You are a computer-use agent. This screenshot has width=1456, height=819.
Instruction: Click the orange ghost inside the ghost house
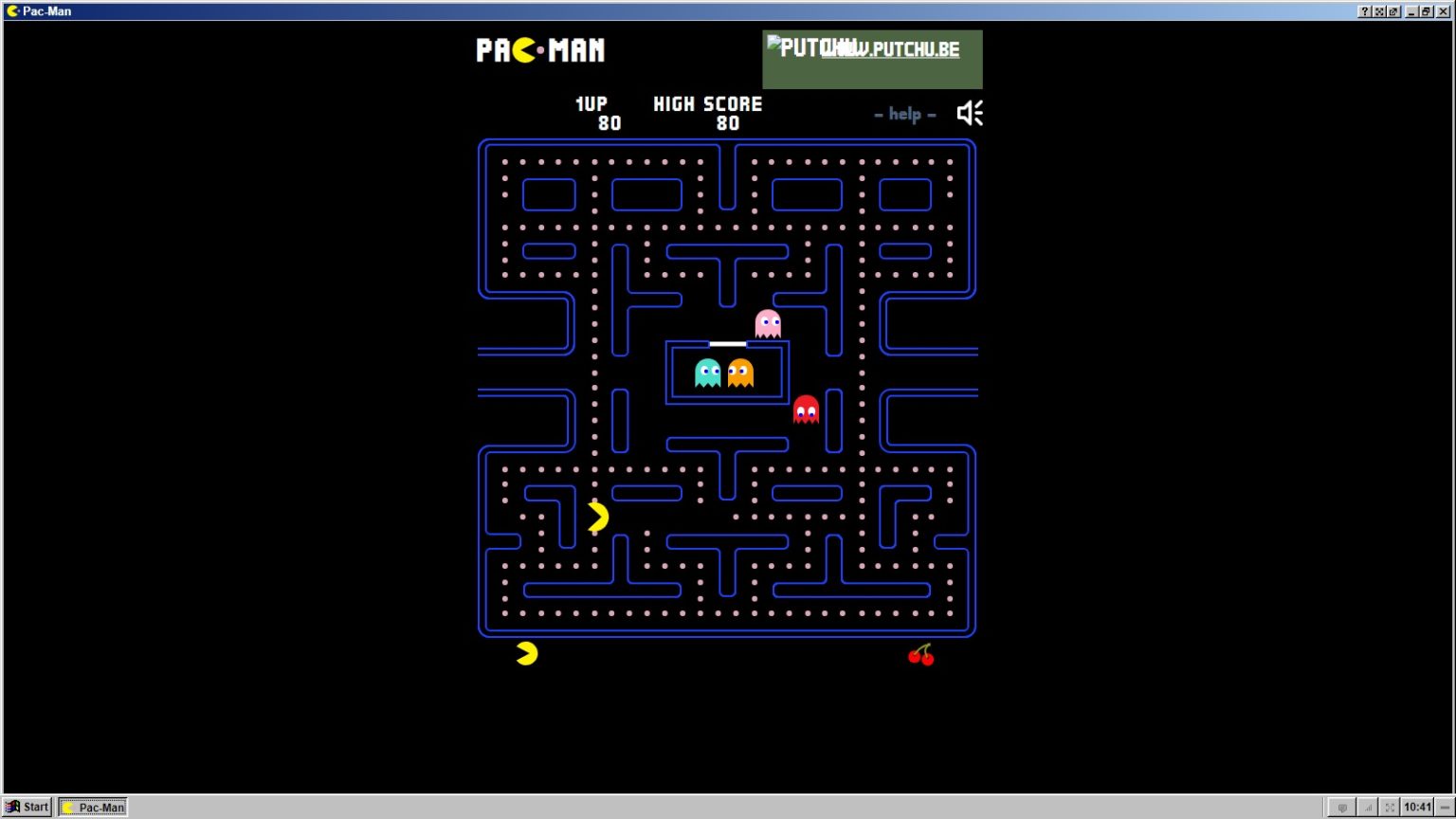pos(738,372)
